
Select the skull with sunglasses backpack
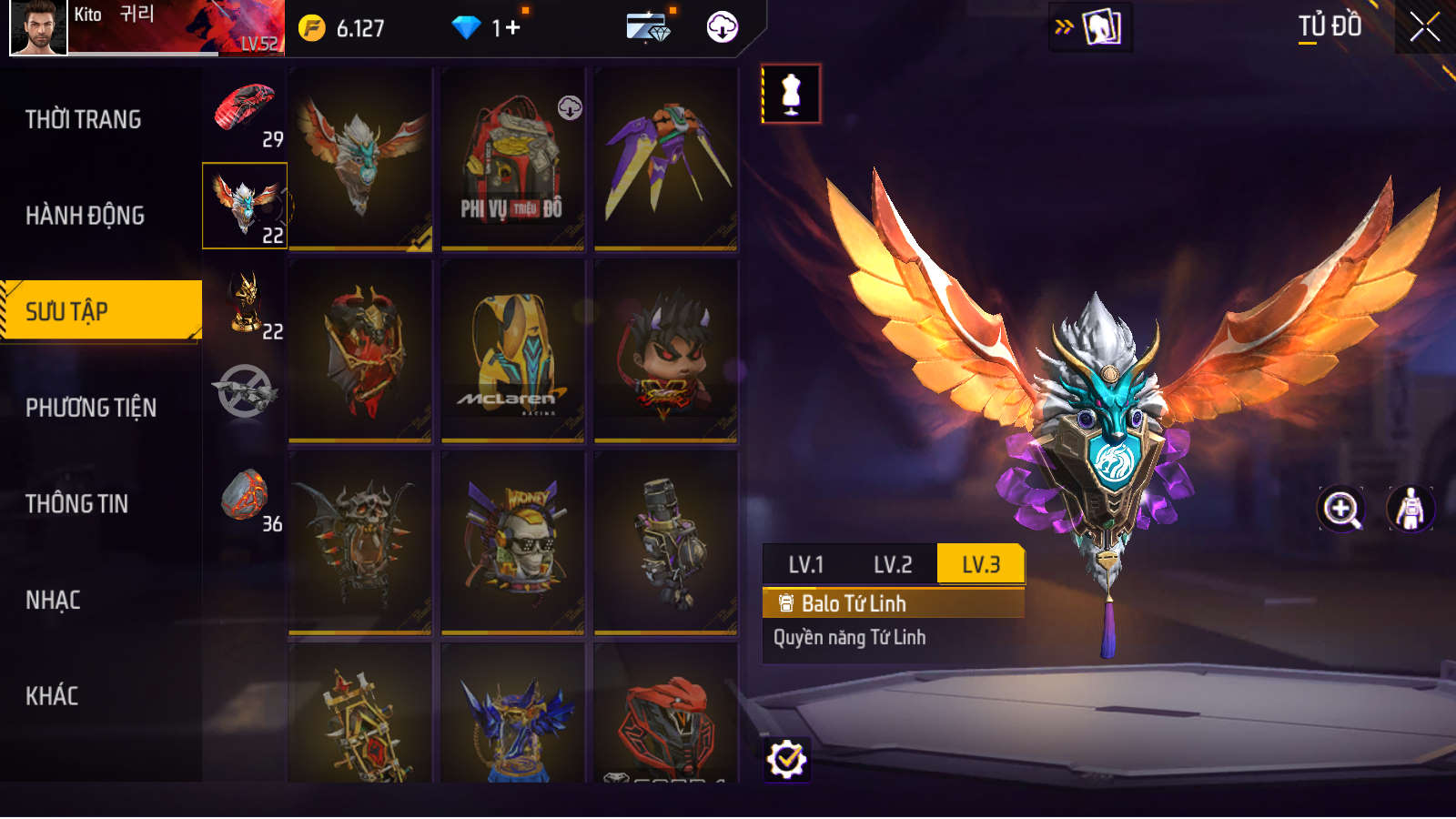pyautogui.click(x=512, y=542)
